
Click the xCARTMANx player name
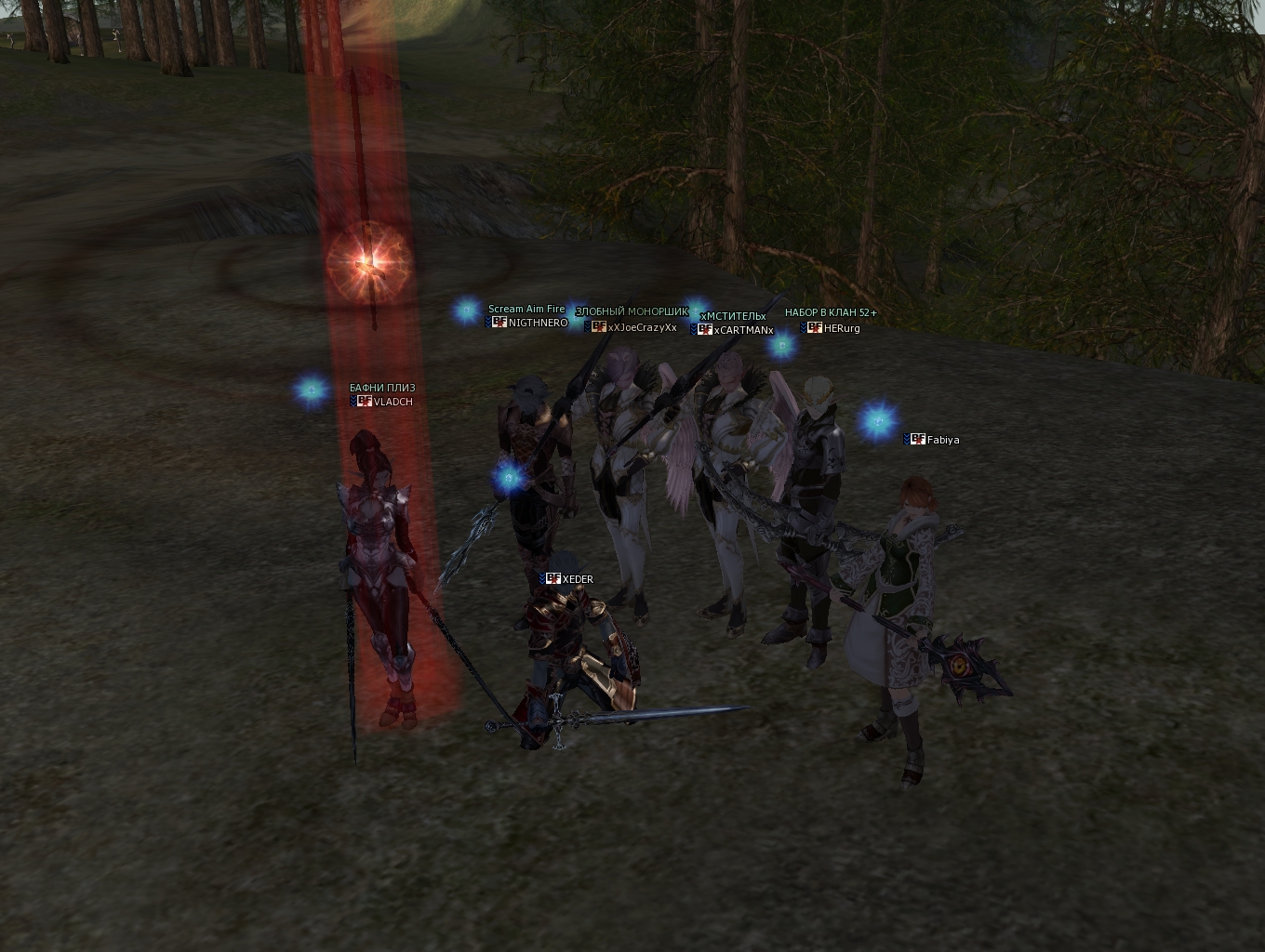pyautogui.click(x=743, y=330)
